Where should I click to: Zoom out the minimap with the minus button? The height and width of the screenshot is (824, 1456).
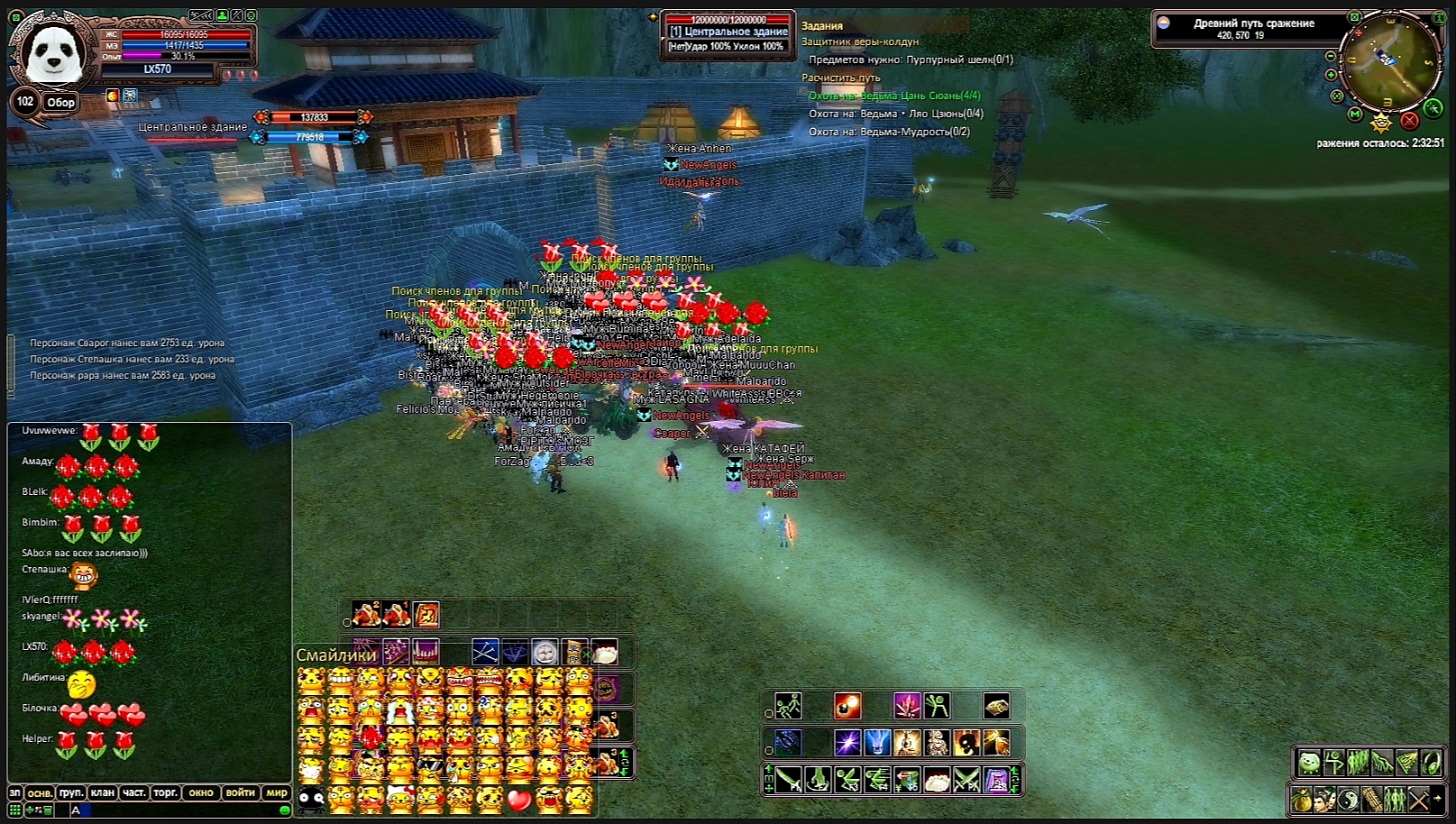point(1331,56)
